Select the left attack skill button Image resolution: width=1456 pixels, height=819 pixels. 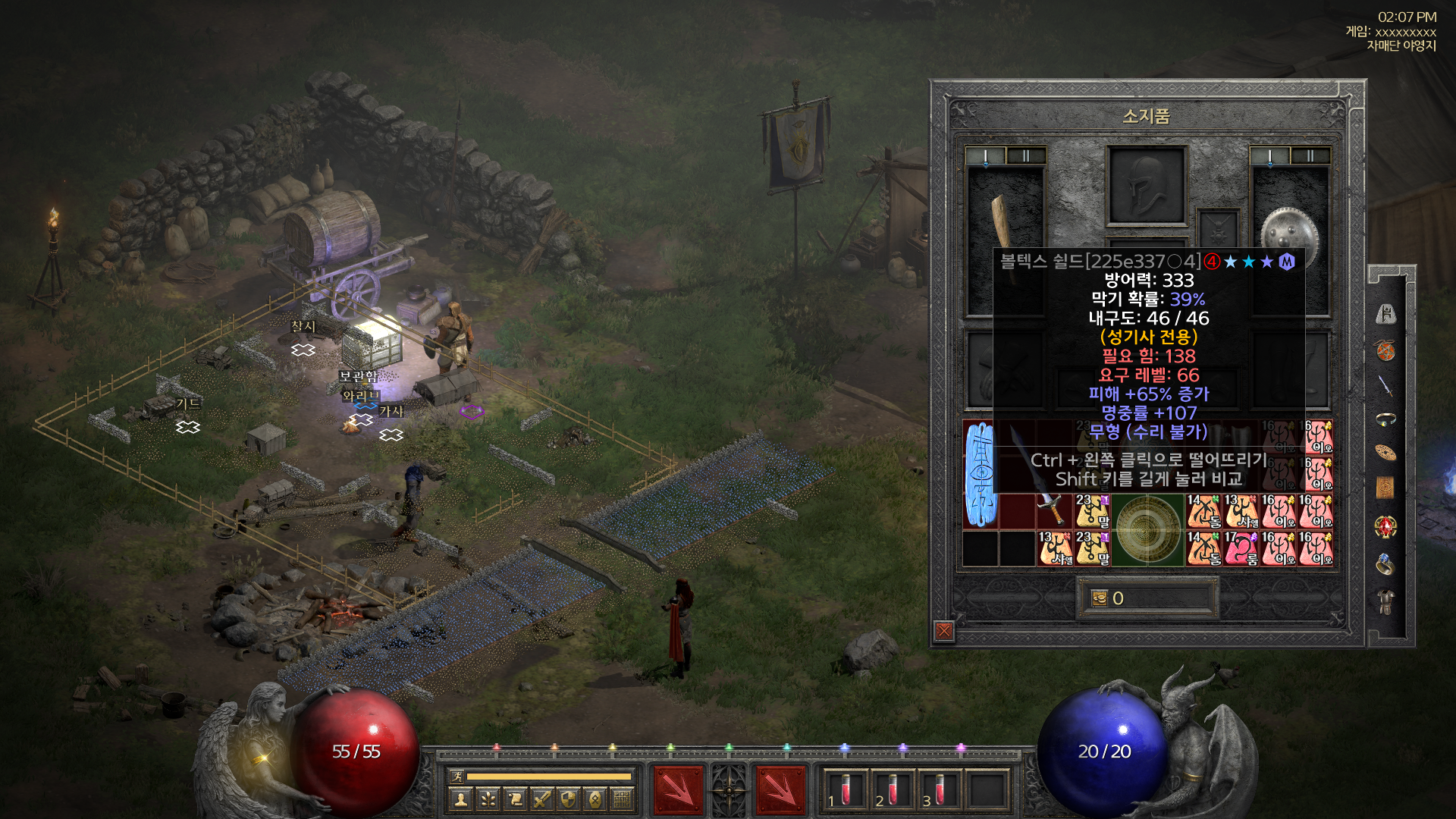[x=677, y=789]
